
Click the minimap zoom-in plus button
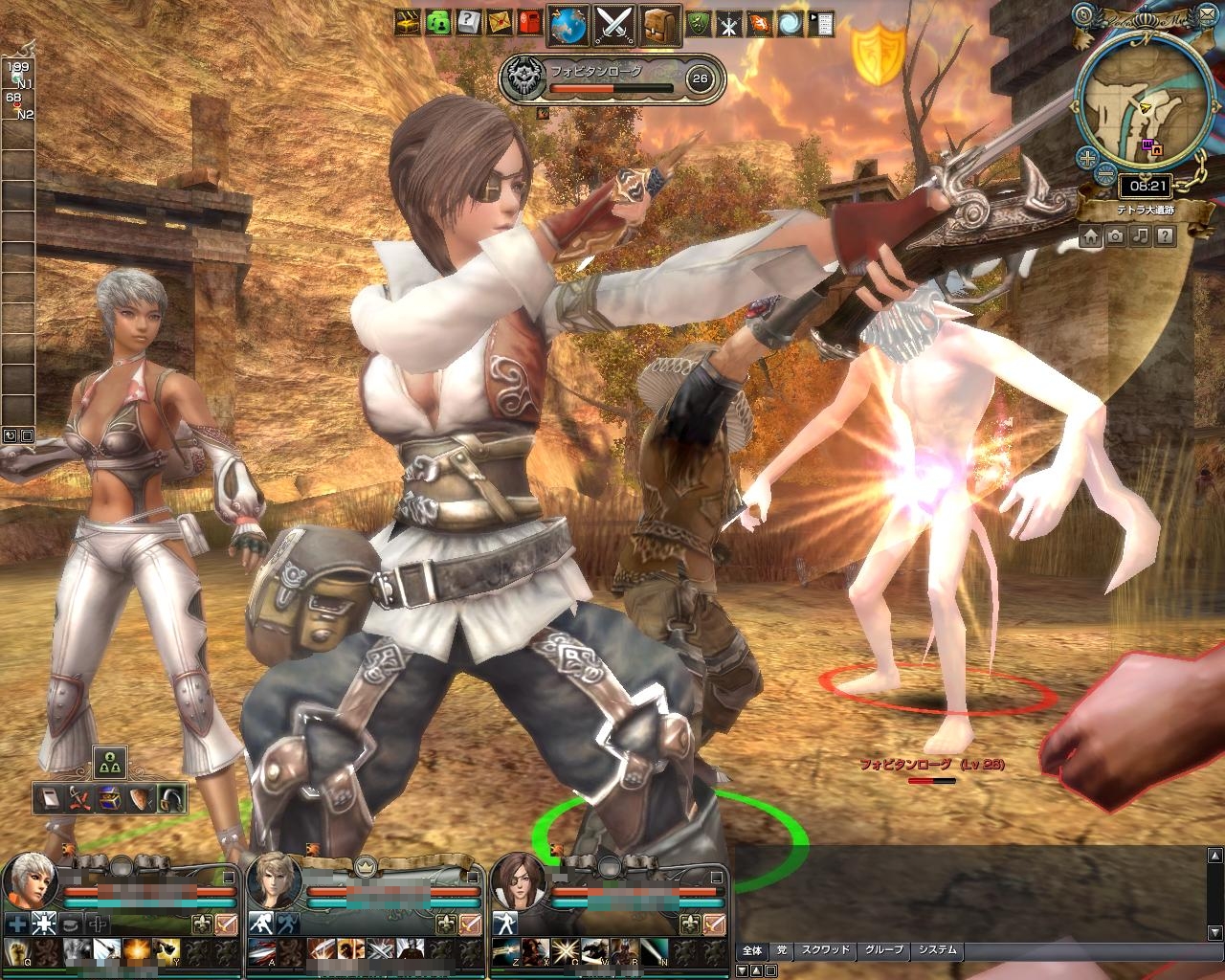(1086, 157)
